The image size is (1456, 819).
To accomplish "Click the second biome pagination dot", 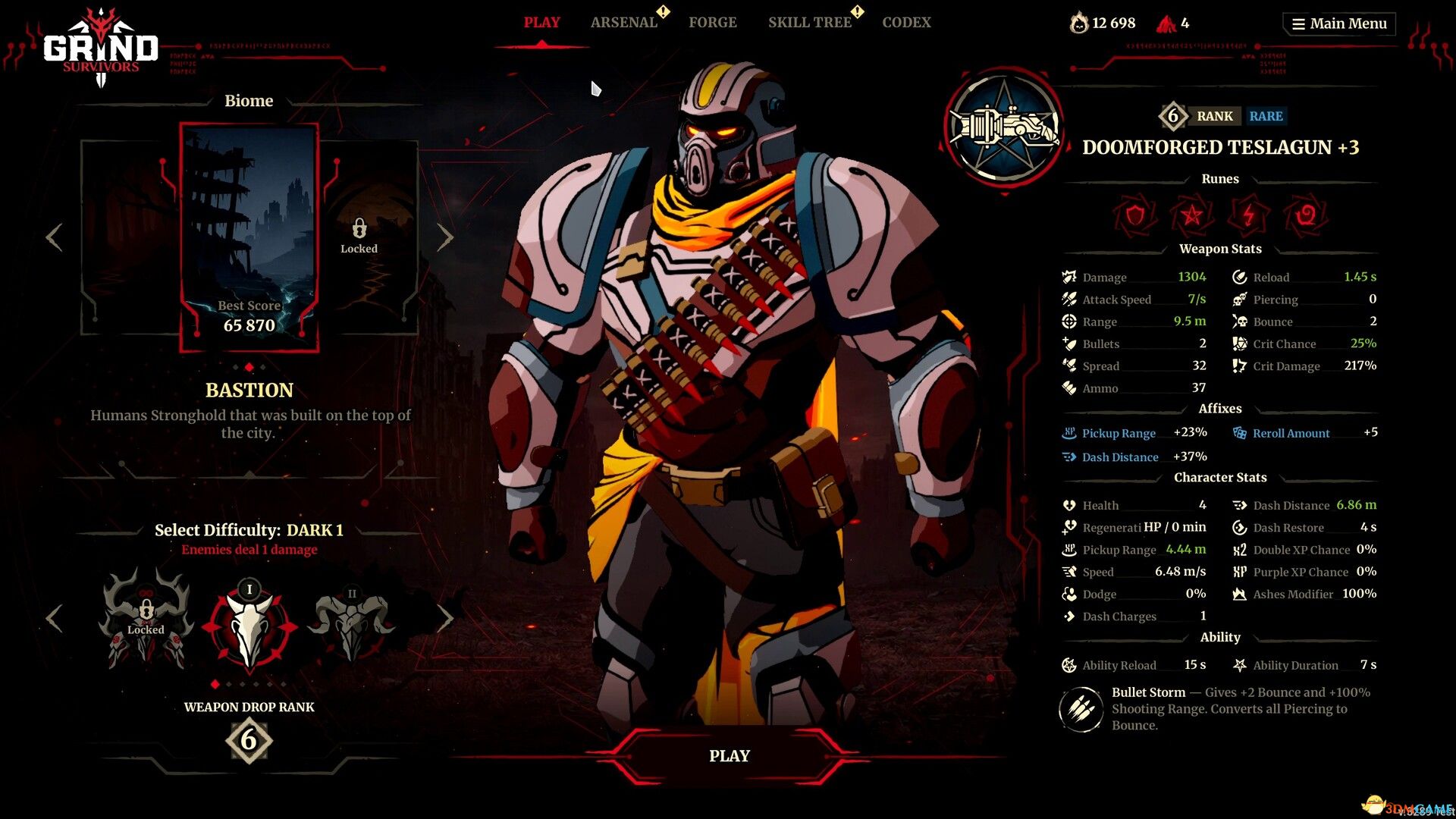I will point(250,366).
